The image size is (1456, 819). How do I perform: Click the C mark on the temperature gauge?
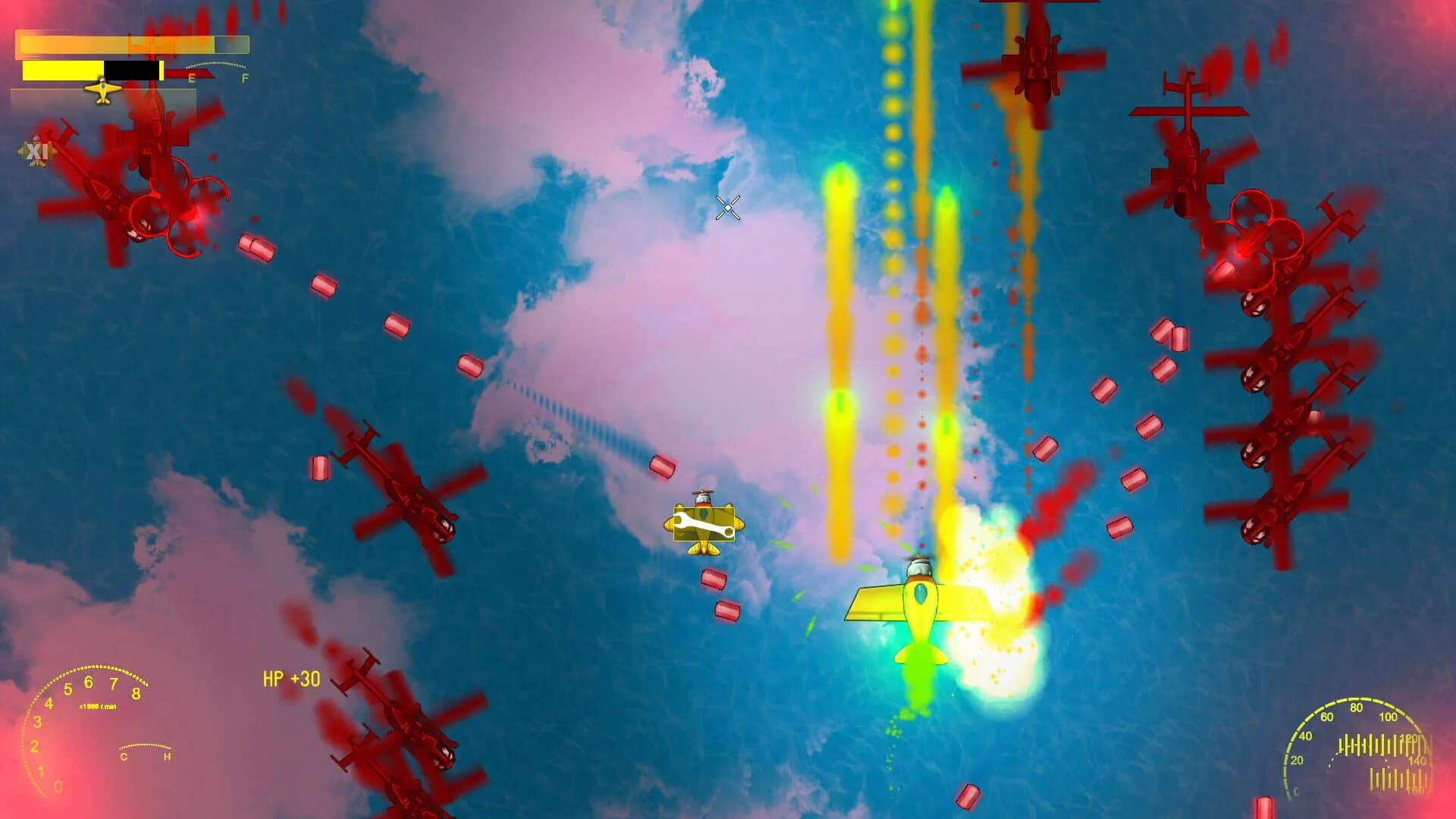(124, 756)
